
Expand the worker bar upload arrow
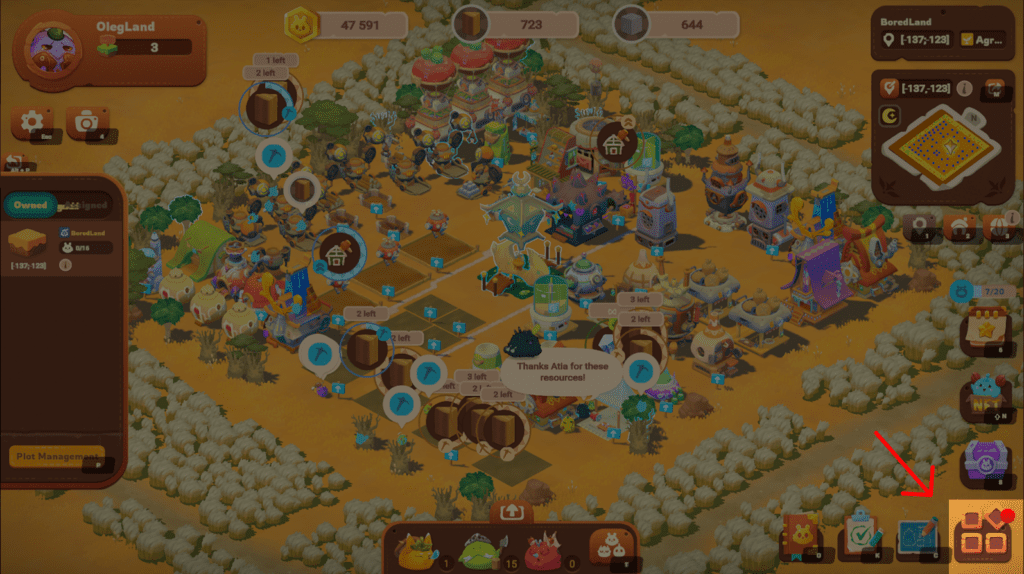click(x=512, y=511)
